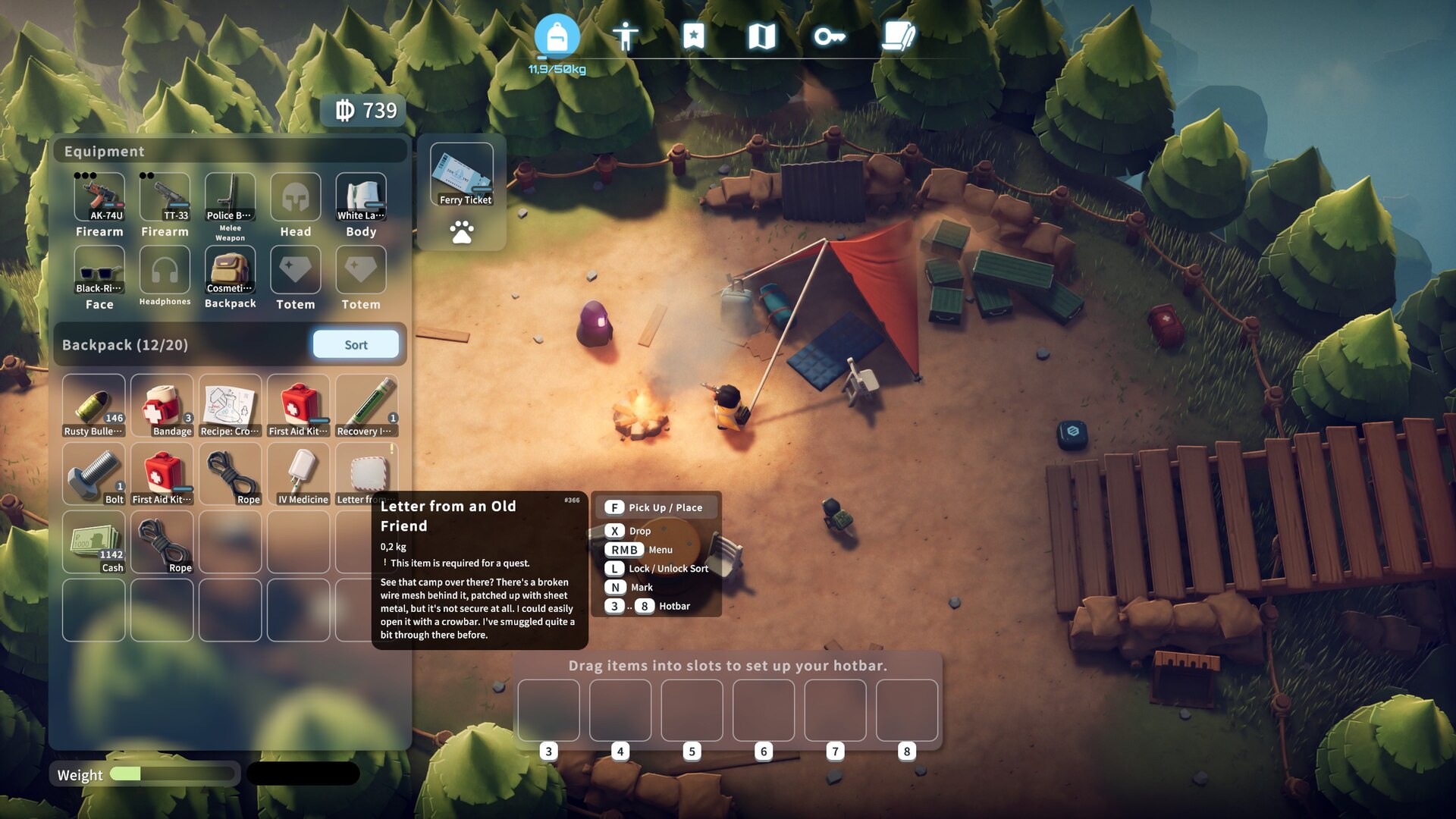Switch to the notes journal tab
The height and width of the screenshot is (819, 1456).
point(898,36)
